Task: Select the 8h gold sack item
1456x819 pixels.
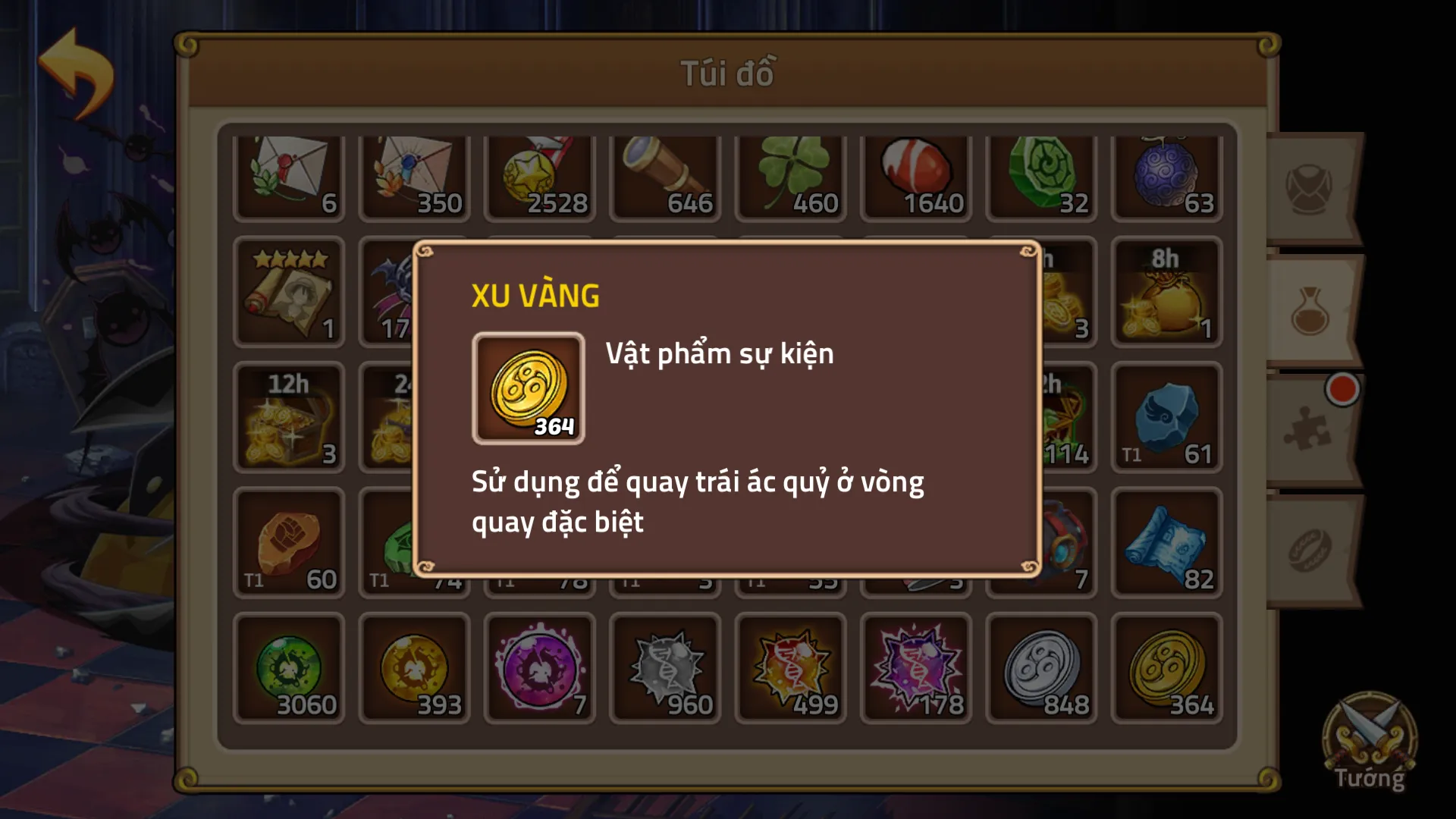Action: click(x=1166, y=293)
